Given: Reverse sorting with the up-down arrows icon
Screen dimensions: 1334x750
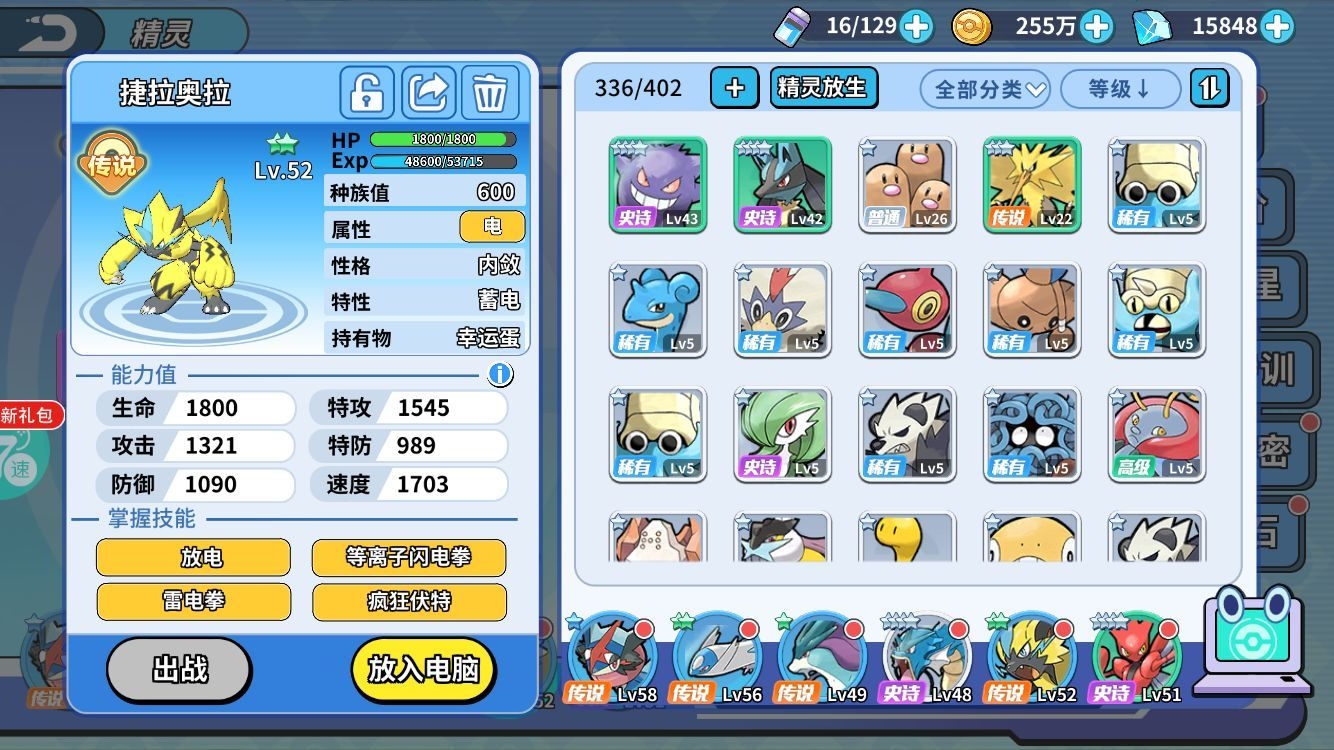Looking at the screenshot, I should [x=1209, y=88].
